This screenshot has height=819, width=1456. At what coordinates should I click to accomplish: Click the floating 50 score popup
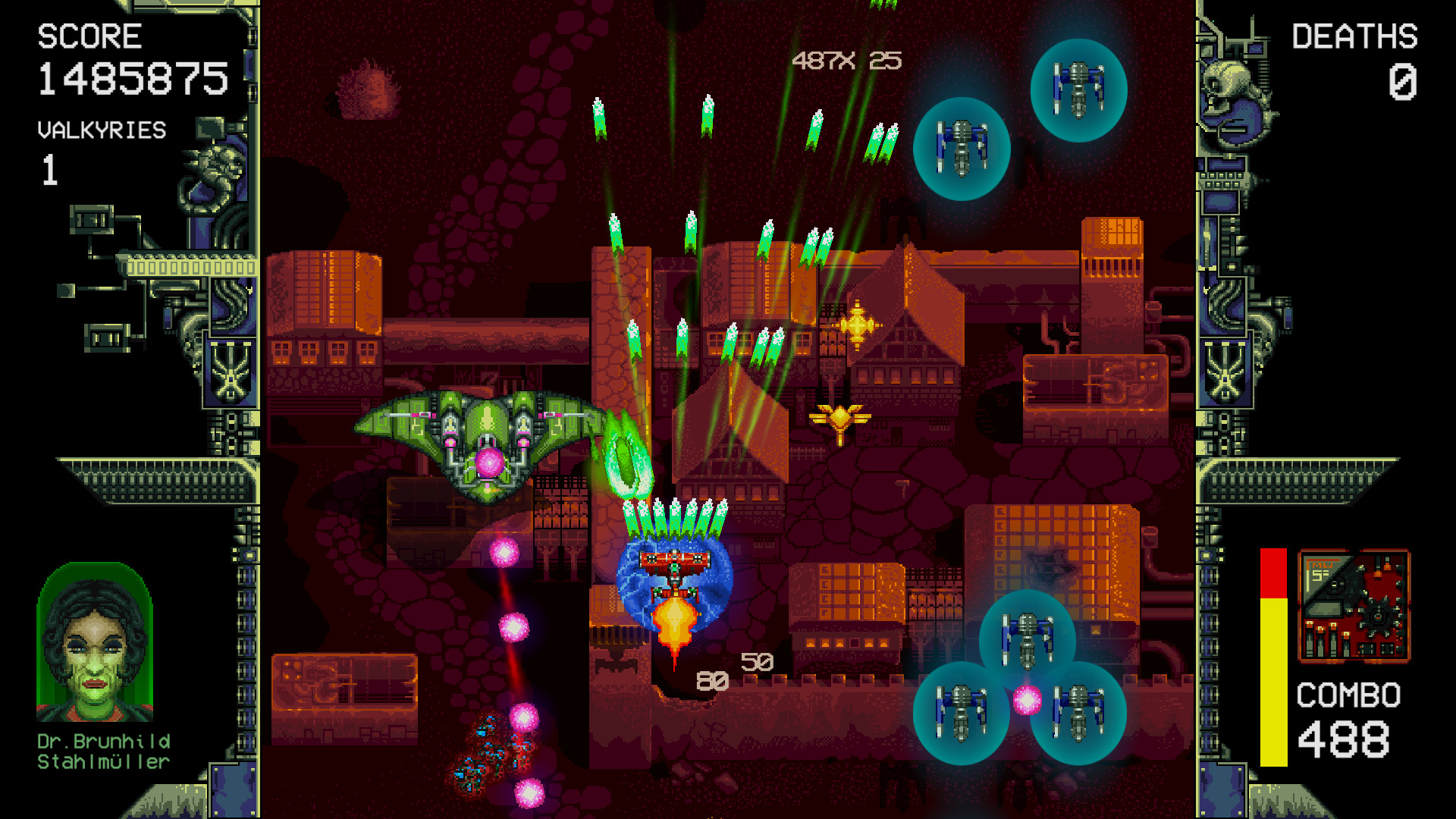pyautogui.click(x=758, y=662)
